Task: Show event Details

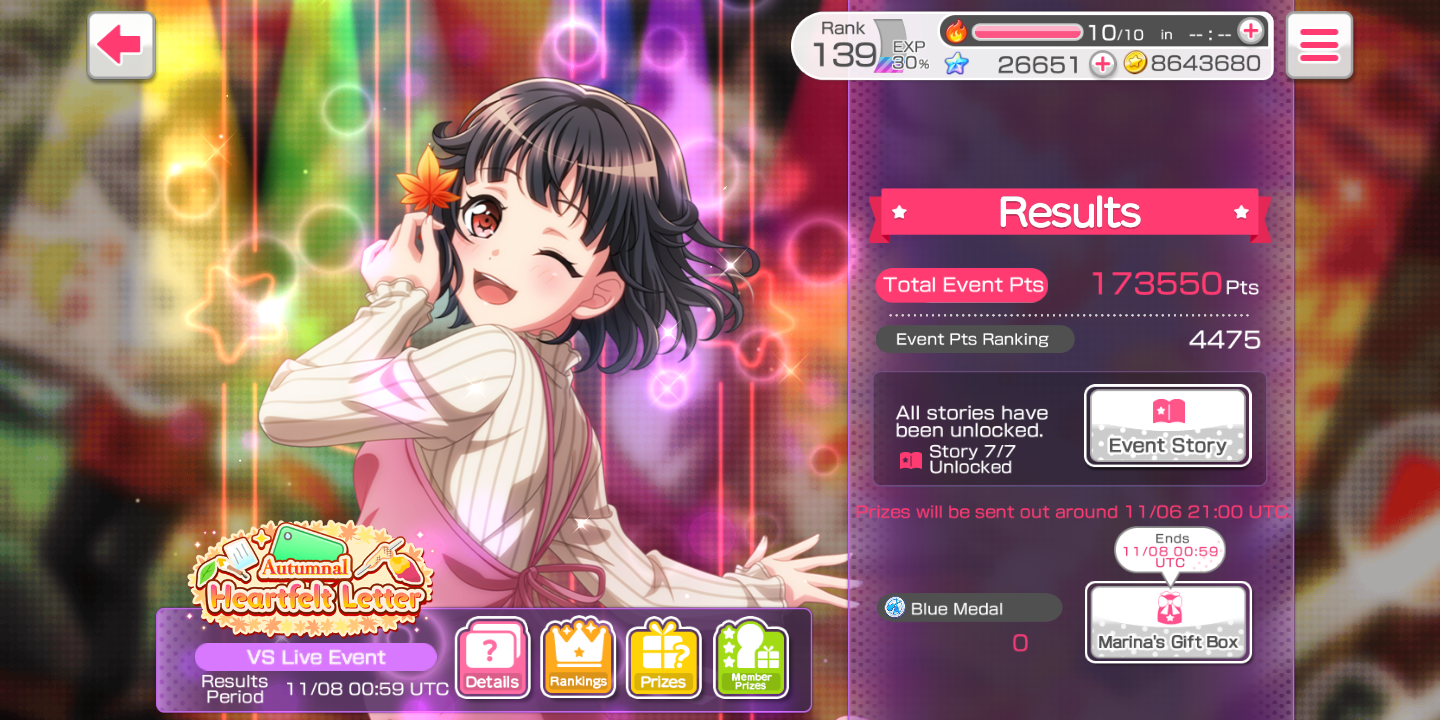Action: 492,660
